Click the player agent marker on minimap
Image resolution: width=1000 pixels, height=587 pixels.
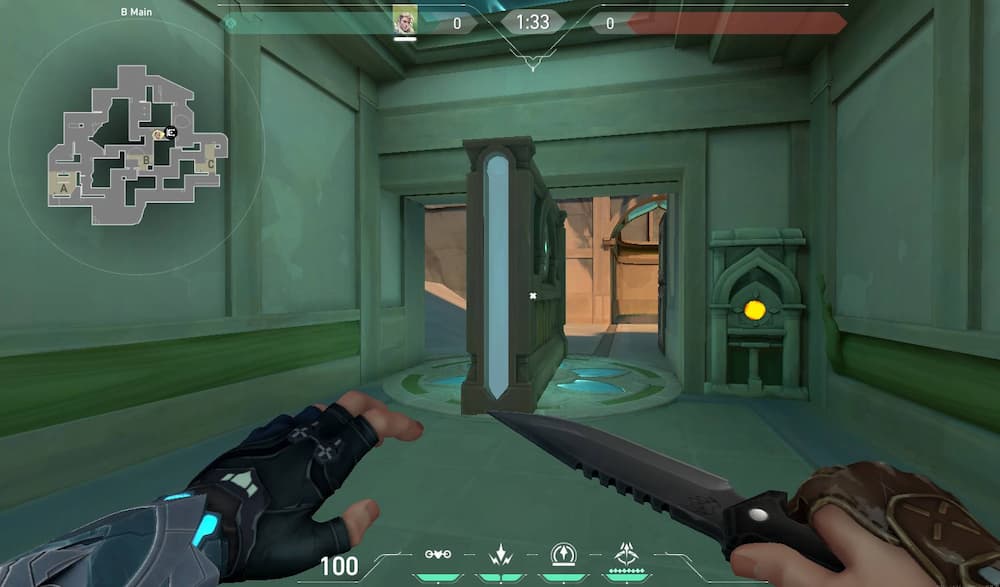pyautogui.click(x=171, y=132)
